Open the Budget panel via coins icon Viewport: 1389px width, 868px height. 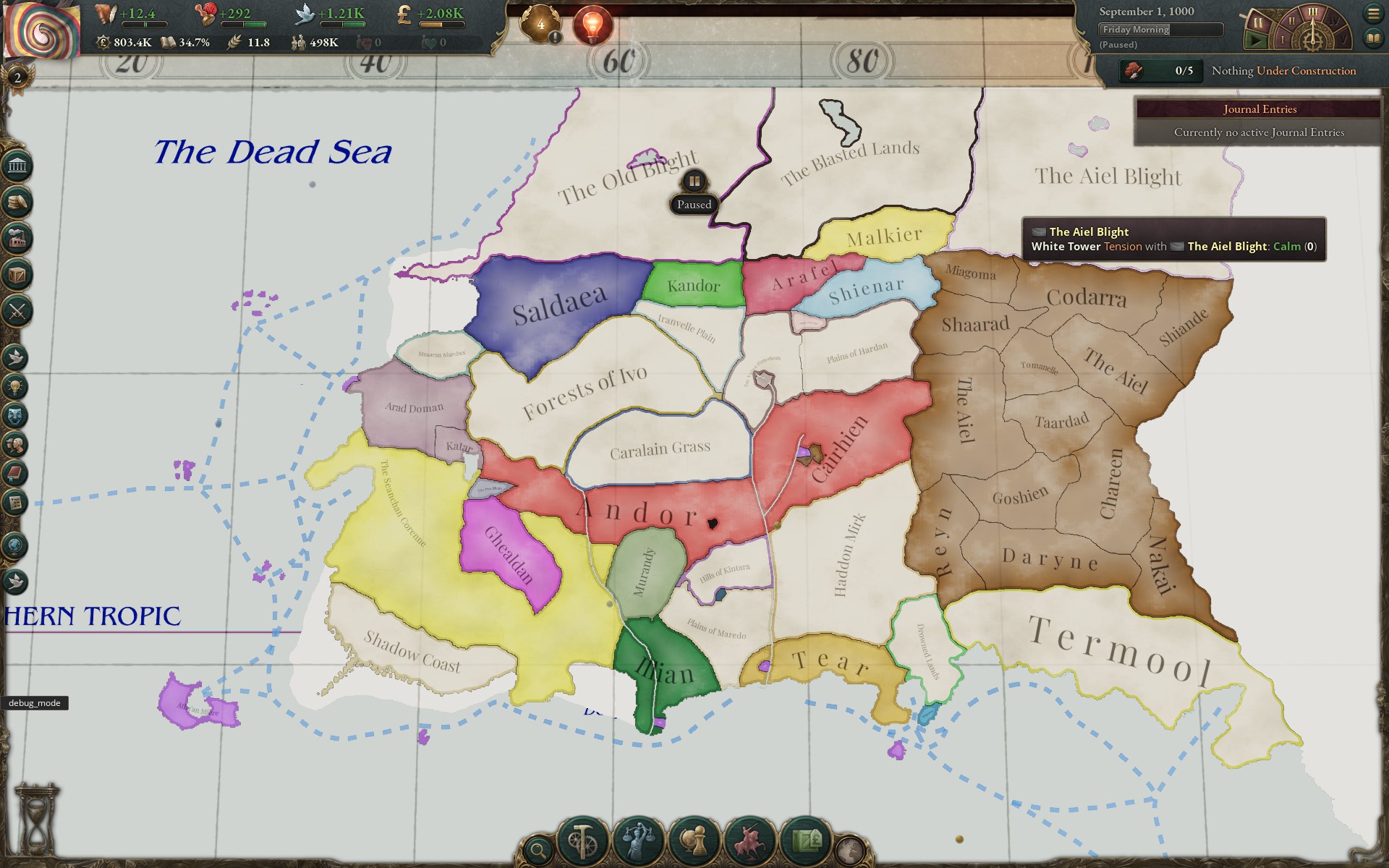(x=16, y=203)
